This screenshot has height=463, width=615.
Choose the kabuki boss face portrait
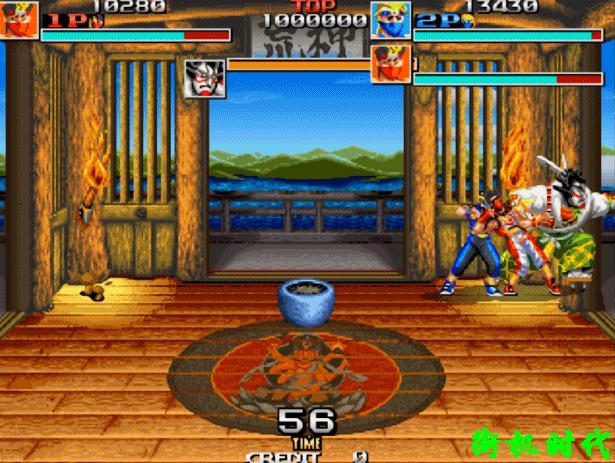pos(205,79)
